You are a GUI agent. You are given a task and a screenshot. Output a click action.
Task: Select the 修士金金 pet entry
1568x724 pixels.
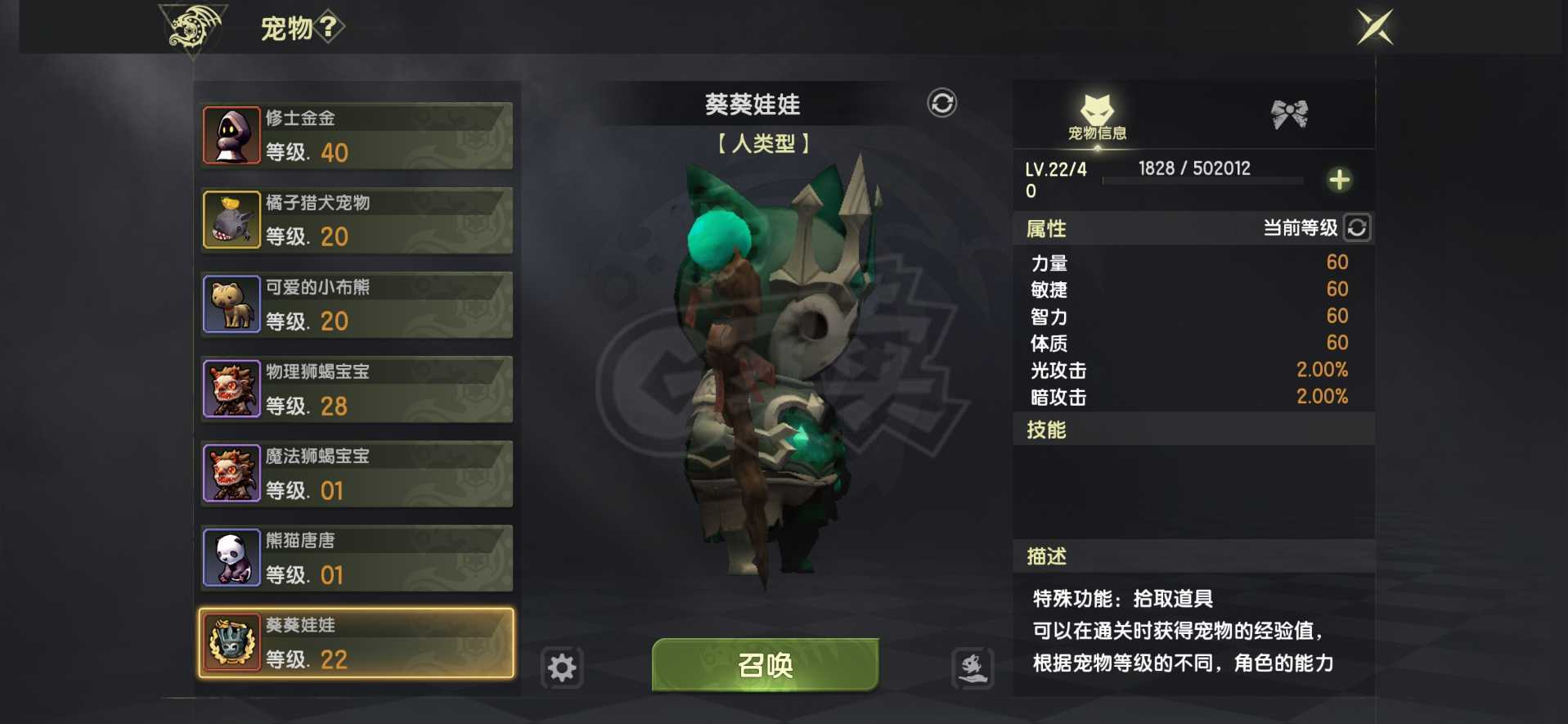coord(355,135)
